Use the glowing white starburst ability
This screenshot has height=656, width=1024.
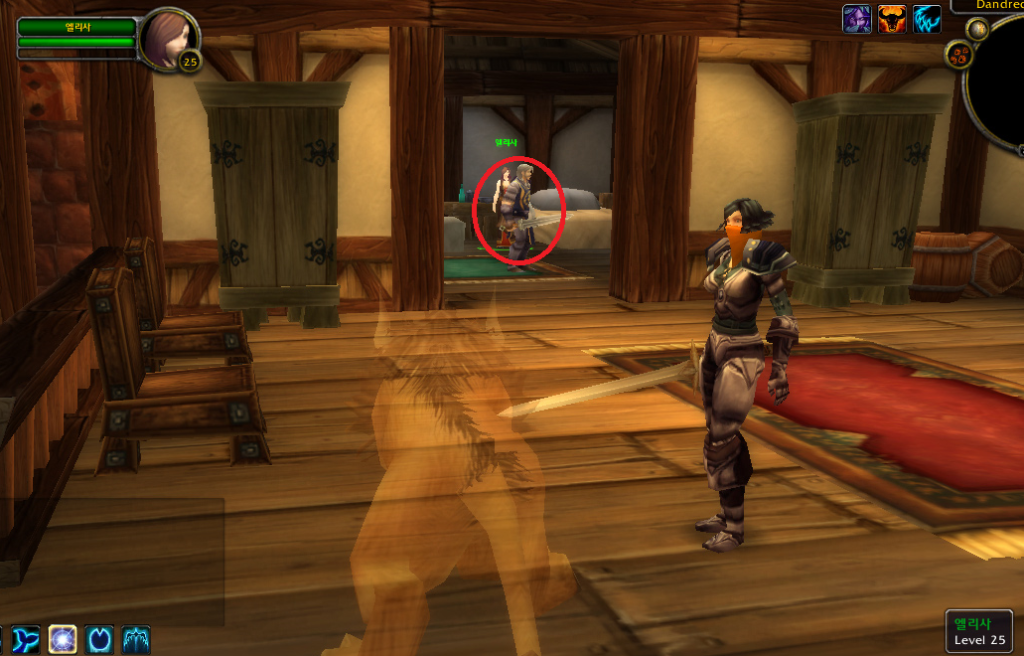pos(63,639)
